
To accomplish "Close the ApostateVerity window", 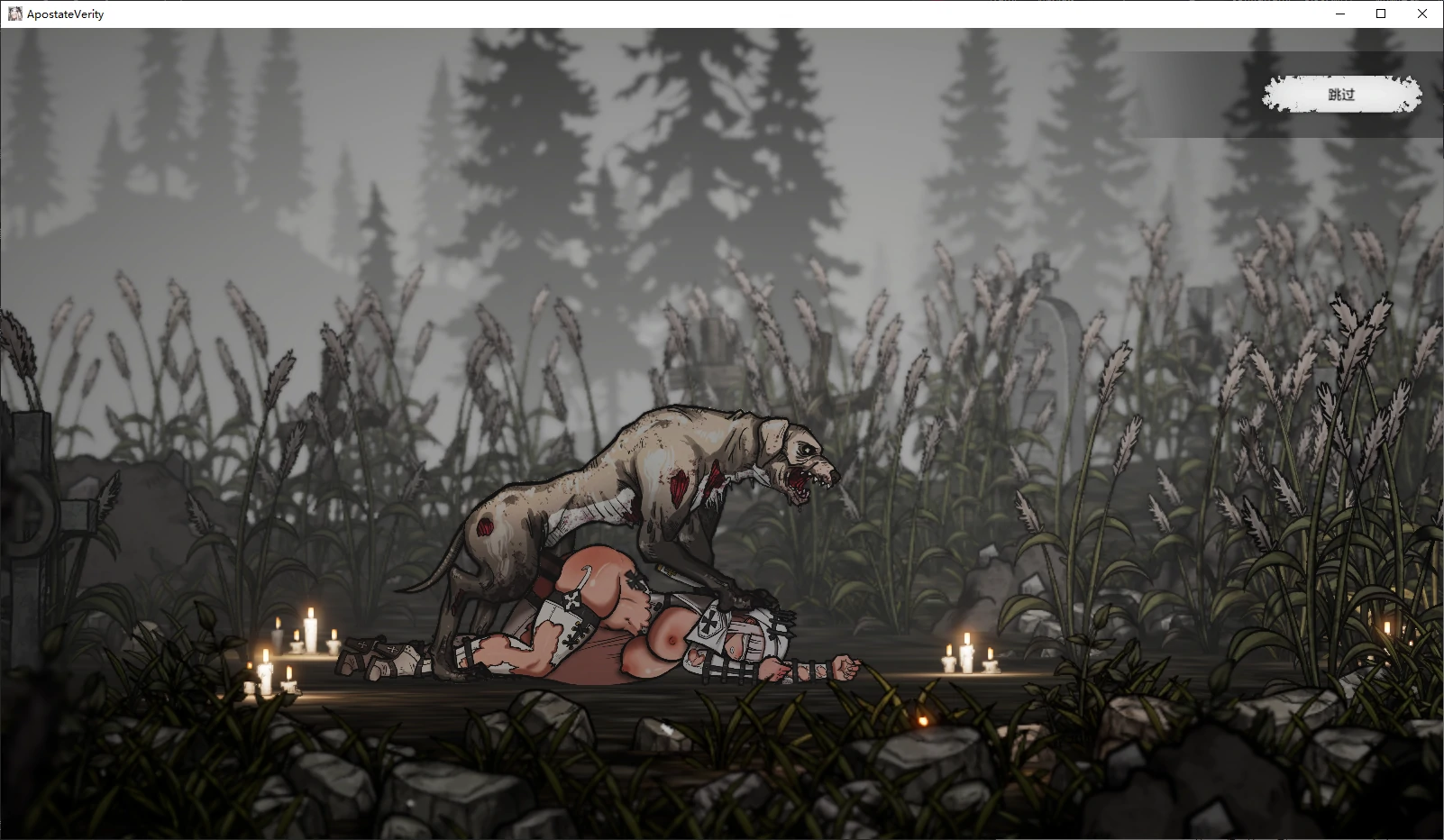I will pos(1422,14).
